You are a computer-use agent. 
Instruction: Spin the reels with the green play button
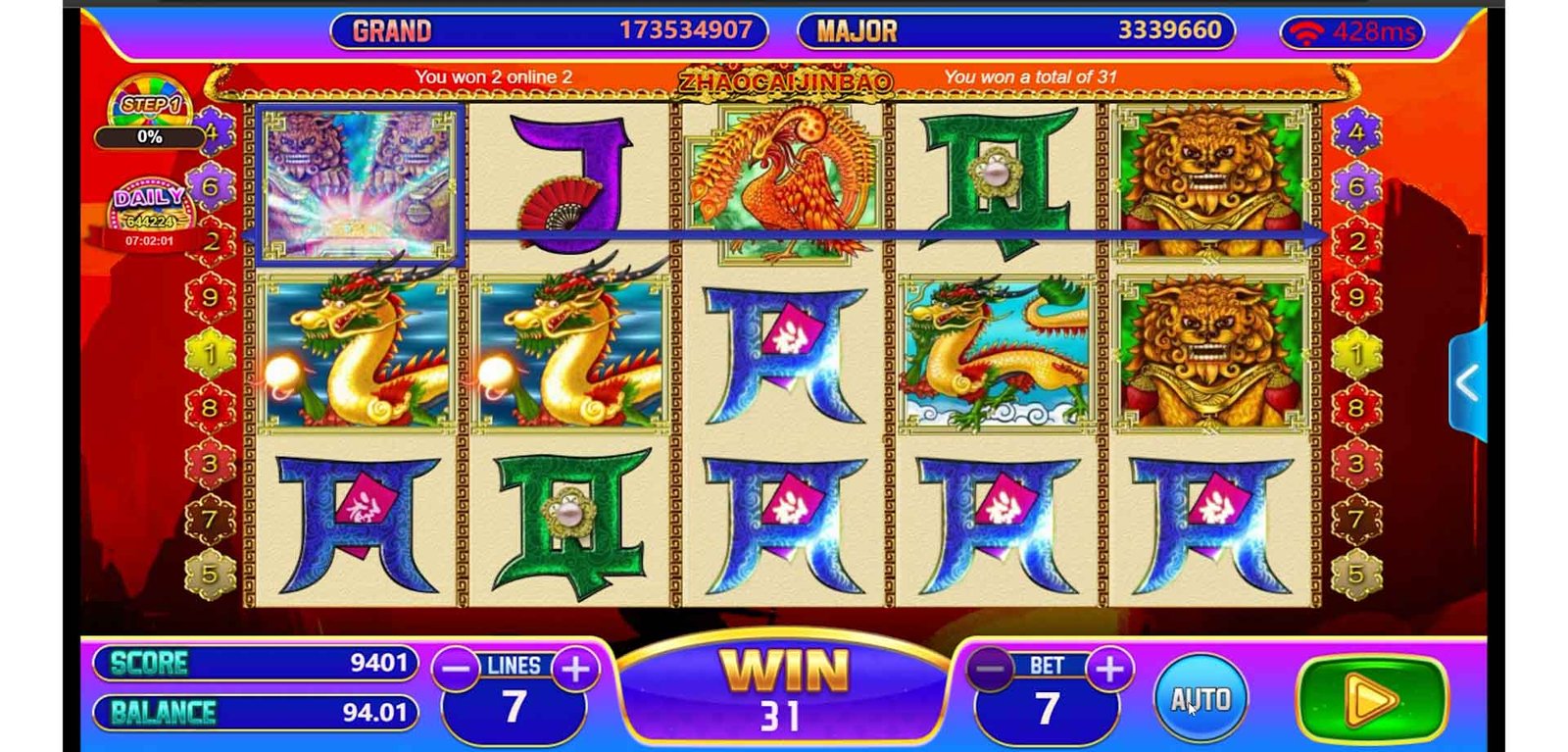pyautogui.click(x=1371, y=700)
